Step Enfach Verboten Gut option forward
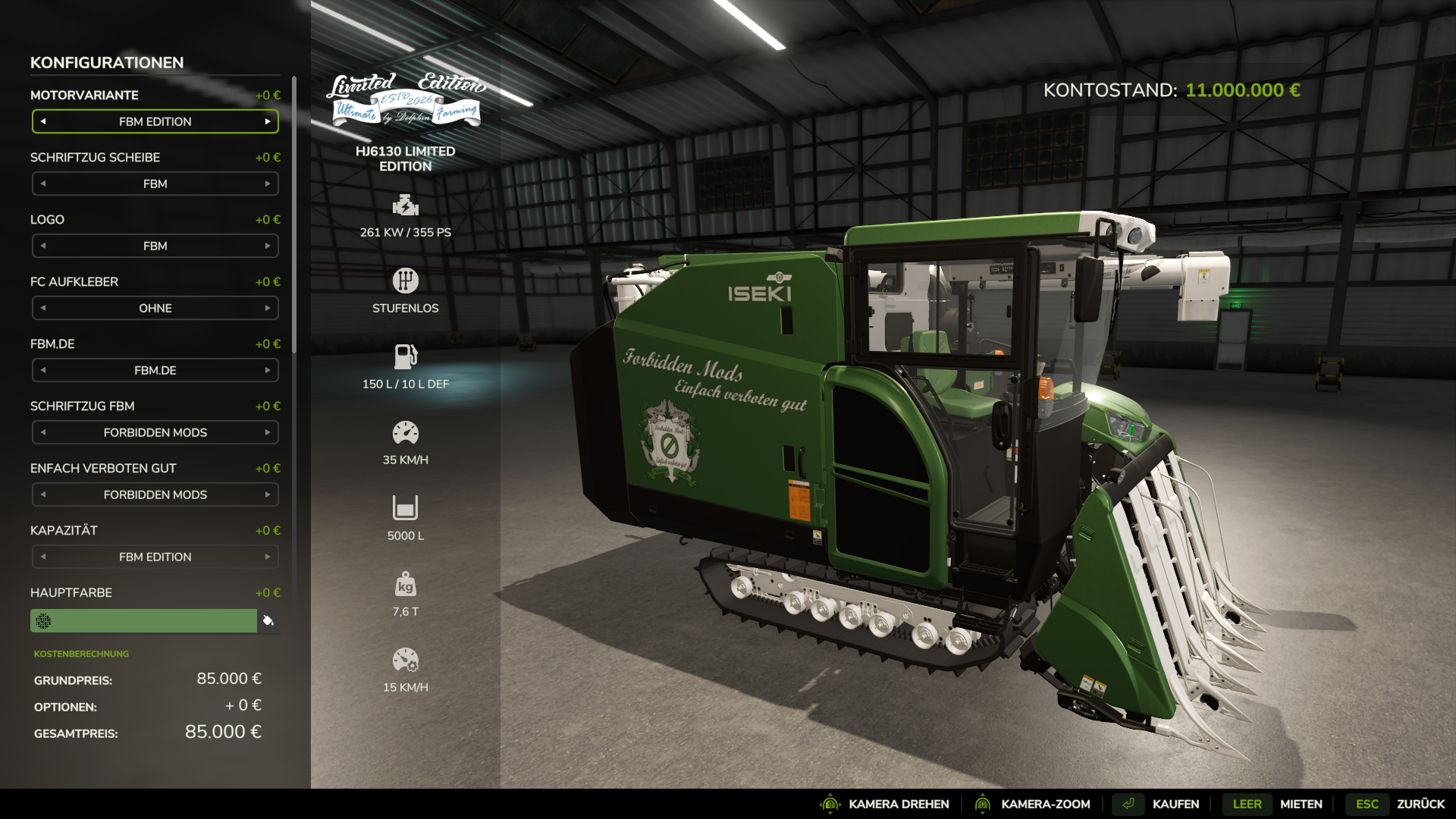Image resolution: width=1456 pixels, height=819 pixels. [268, 494]
